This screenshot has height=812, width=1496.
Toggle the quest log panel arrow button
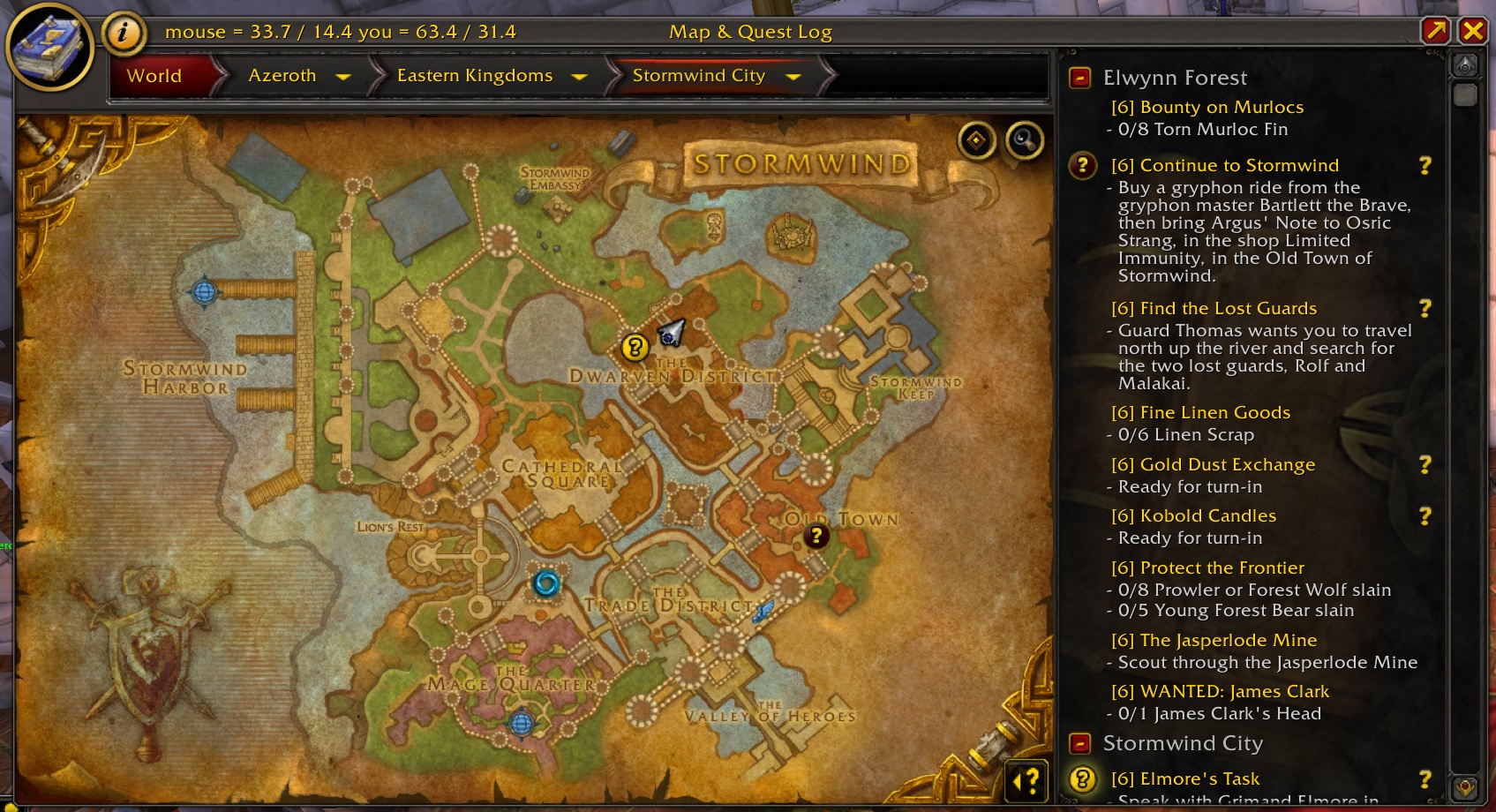click(1026, 780)
